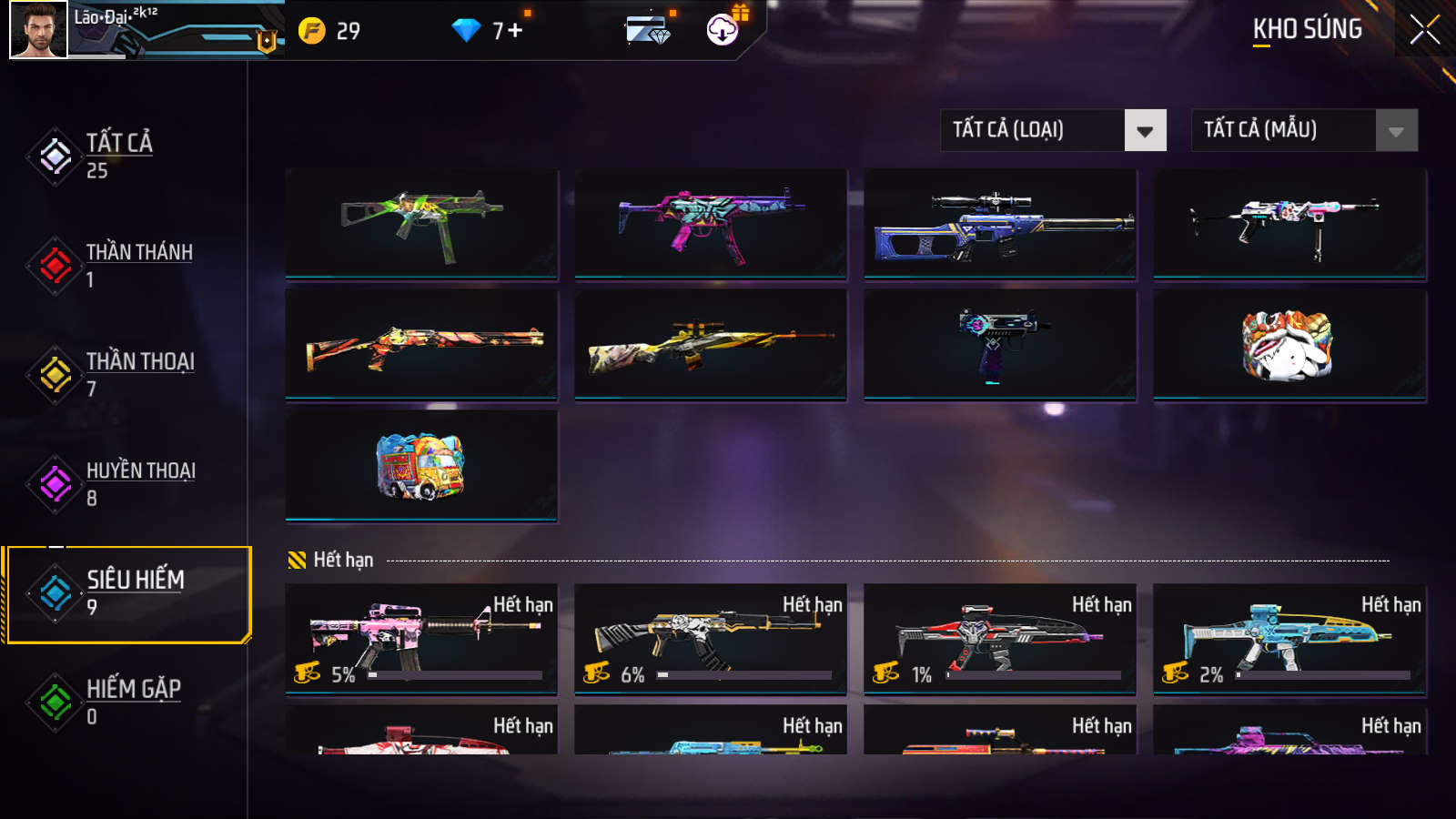Expand the Tất Cả (Mẫu) dropdown
The width and height of the screenshot is (1456, 819).
pyautogui.click(x=1304, y=130)
